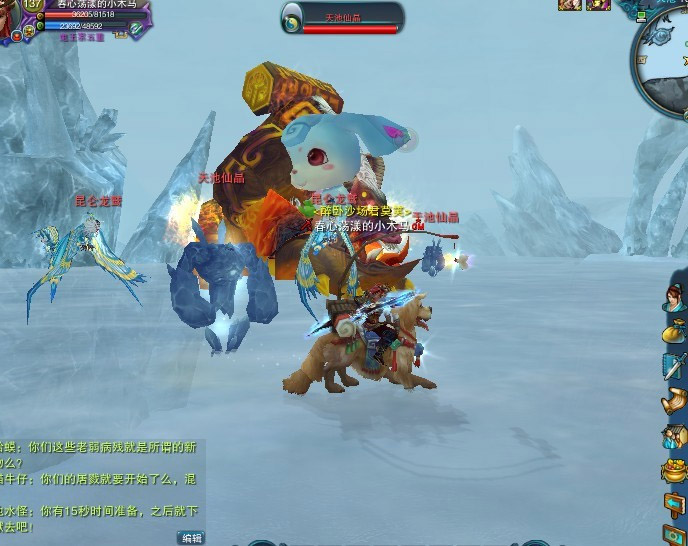Image resolution: width=688 pixels, height=546 pixels.
Task: Open the gold pouch inventory bag
Action: tap(675, 332)
